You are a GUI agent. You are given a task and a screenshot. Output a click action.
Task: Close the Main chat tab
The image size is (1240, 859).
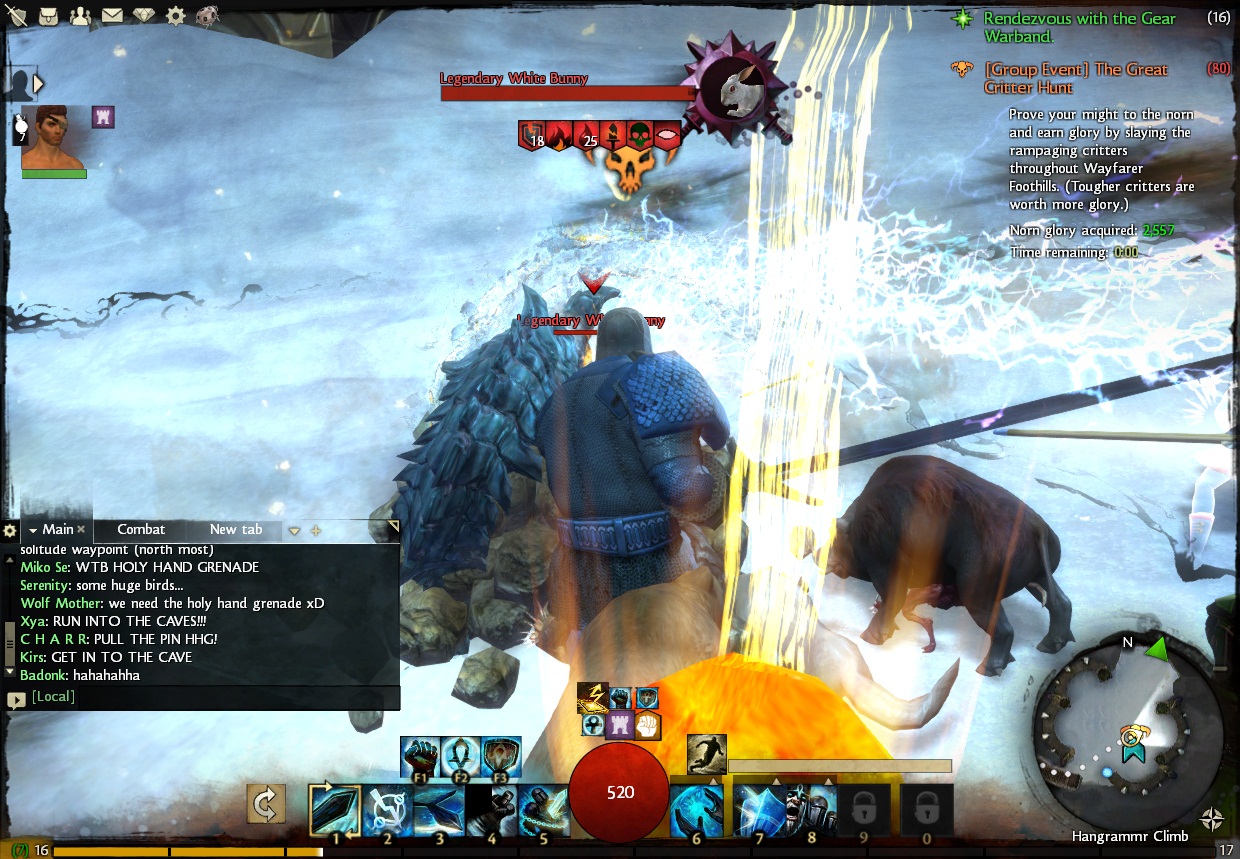tap(81, 530)
